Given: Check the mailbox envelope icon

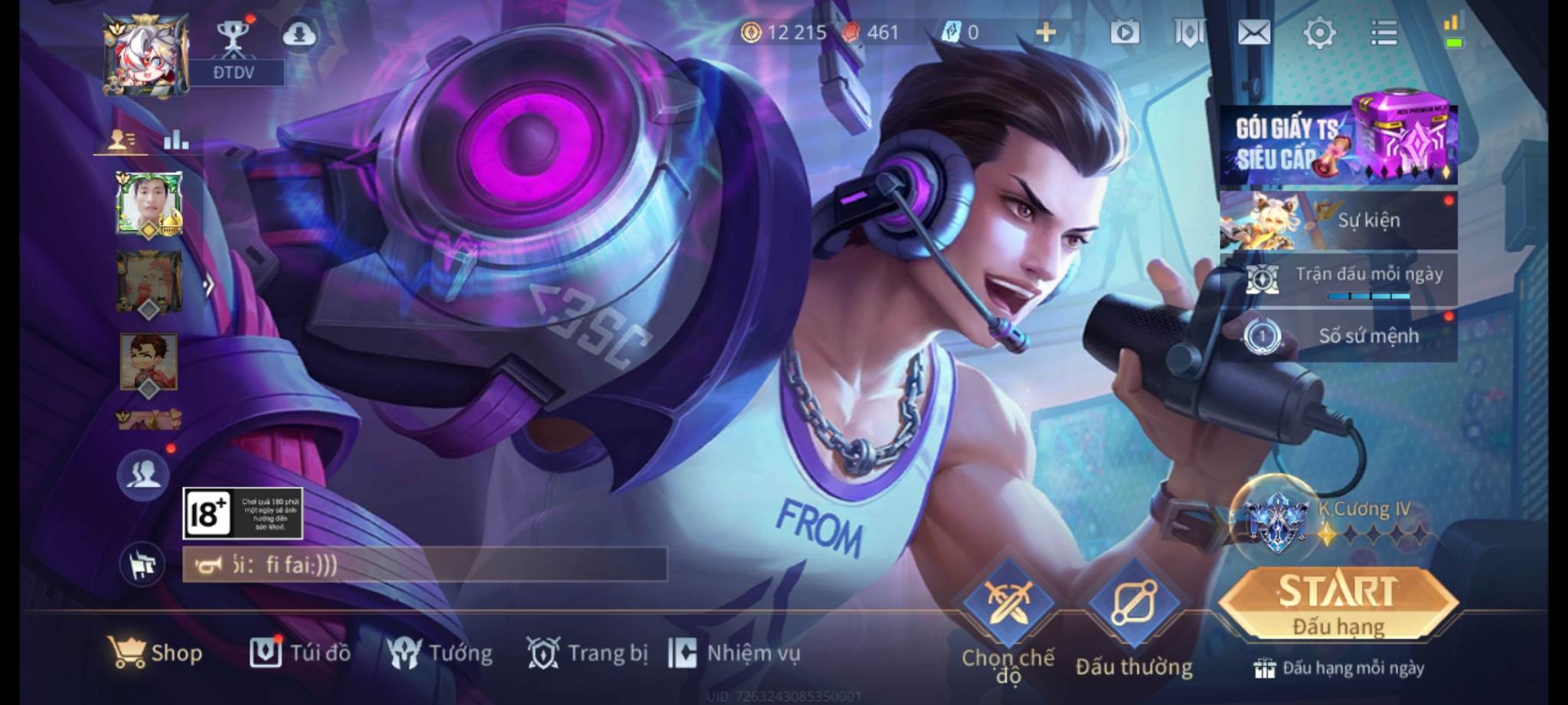Looking at the screenshot, I should [1254, 33].
